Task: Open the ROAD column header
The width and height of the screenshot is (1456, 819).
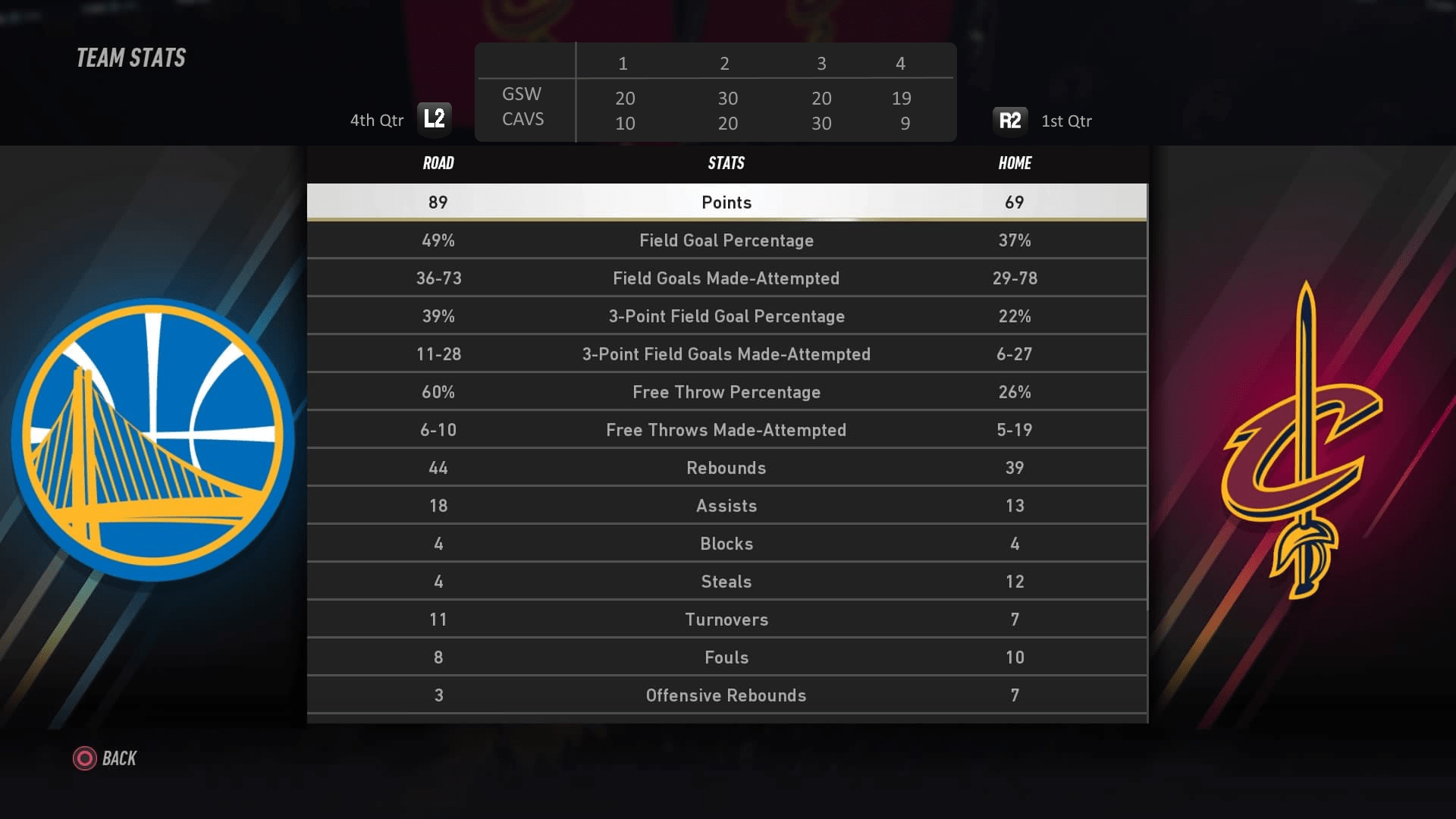Action: [x=438, y=163]
